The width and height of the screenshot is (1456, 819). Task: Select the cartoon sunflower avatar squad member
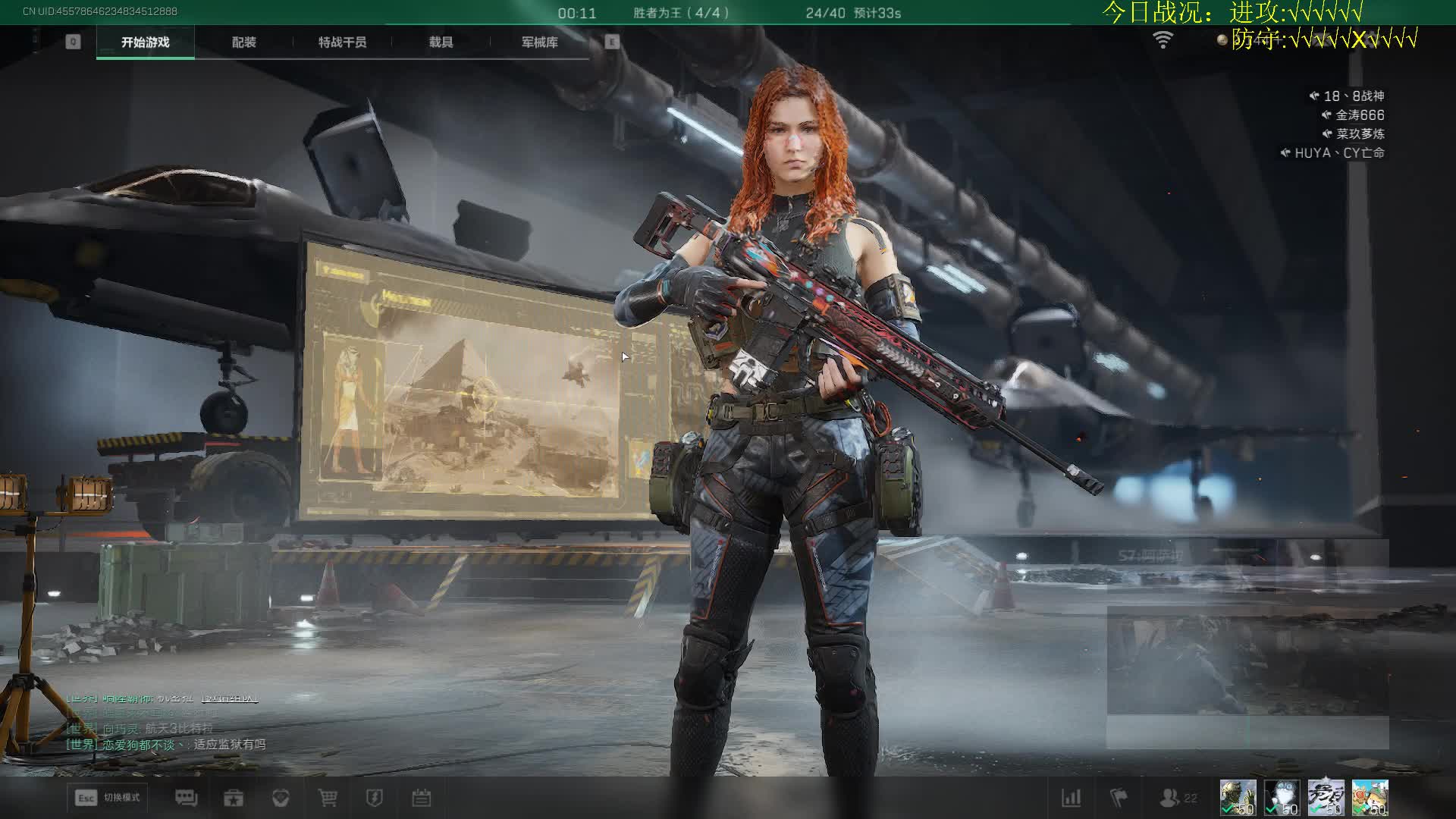1370,798
